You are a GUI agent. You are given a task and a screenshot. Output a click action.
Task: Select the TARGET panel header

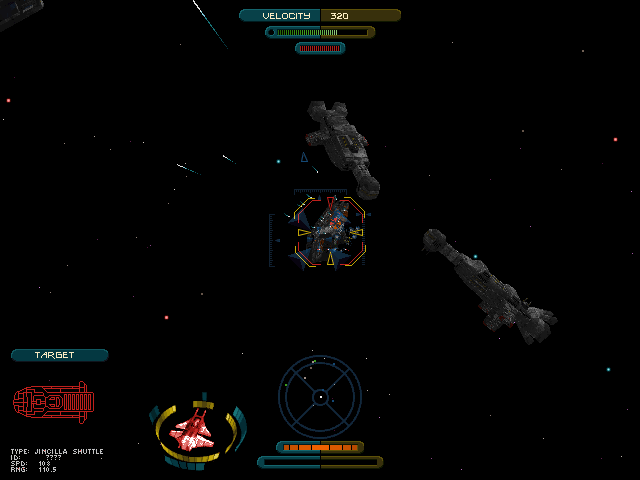tap(59, 355)
